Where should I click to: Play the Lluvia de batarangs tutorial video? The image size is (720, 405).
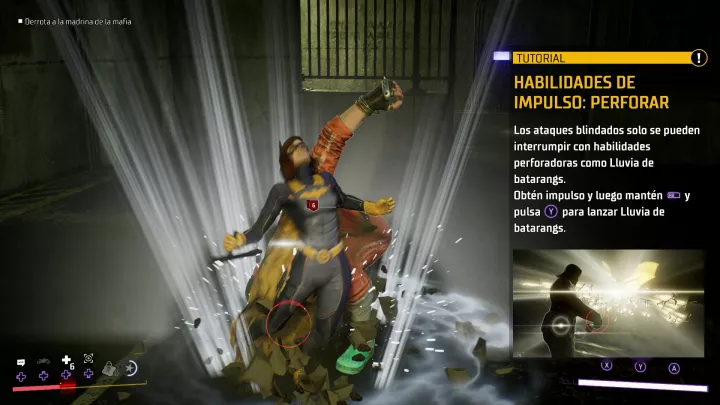(x=609, y=305)
